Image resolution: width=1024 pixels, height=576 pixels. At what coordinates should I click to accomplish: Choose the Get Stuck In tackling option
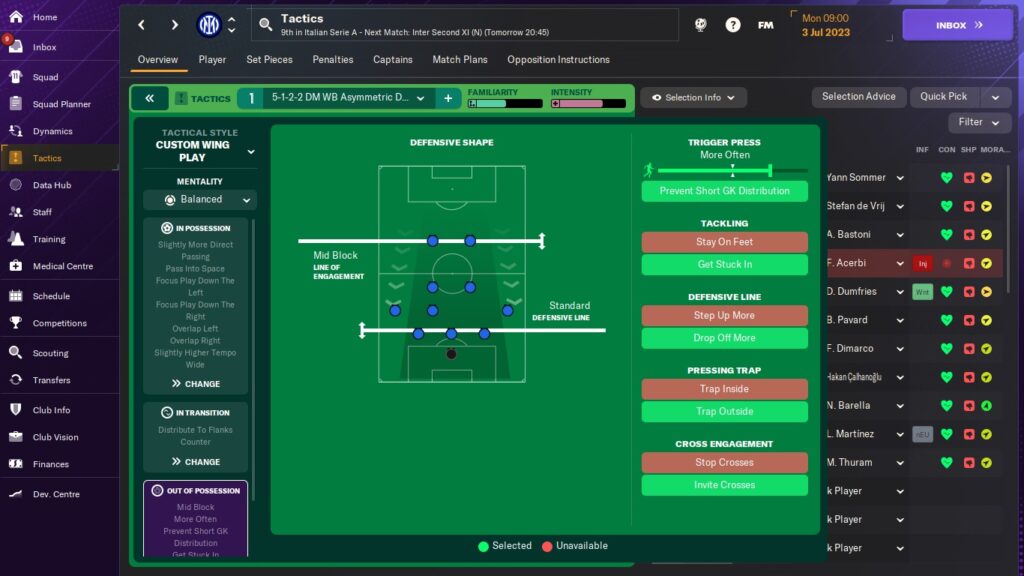click(724, 265)
